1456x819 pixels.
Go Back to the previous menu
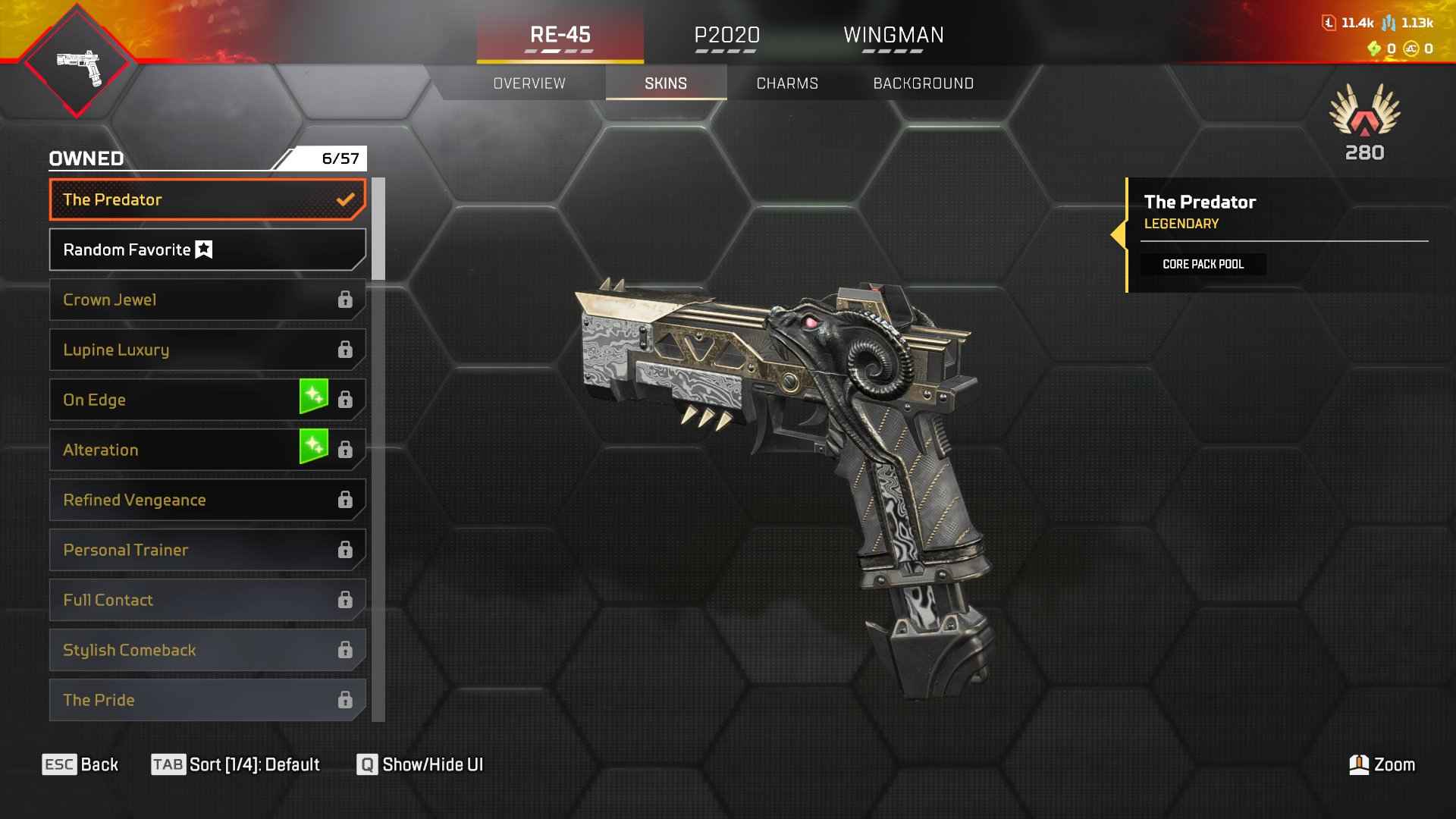pos(80,764)
